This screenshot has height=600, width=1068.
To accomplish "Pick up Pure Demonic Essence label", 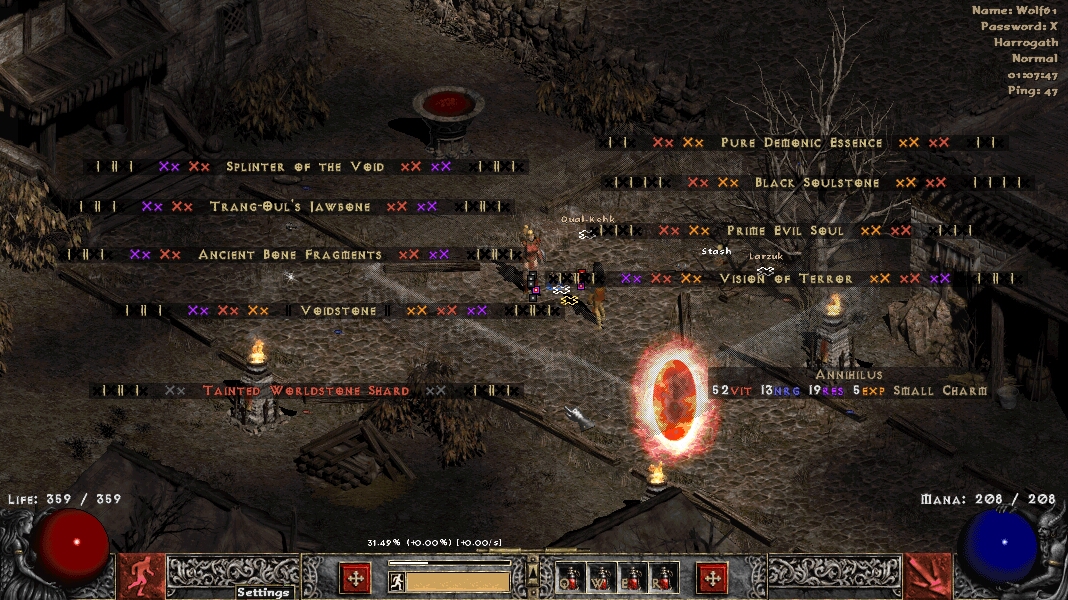I will coord(802,143).
